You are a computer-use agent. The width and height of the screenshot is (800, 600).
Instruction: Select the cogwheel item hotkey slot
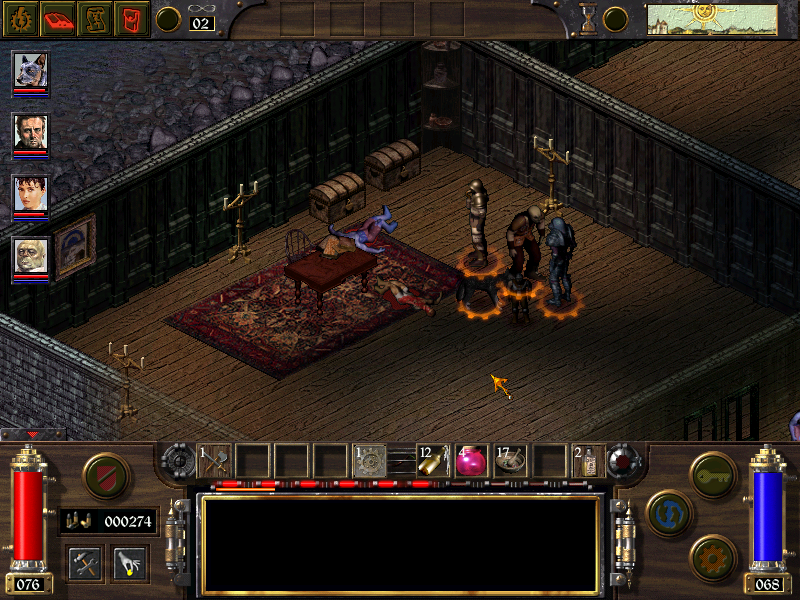click(x=370, y=460)
